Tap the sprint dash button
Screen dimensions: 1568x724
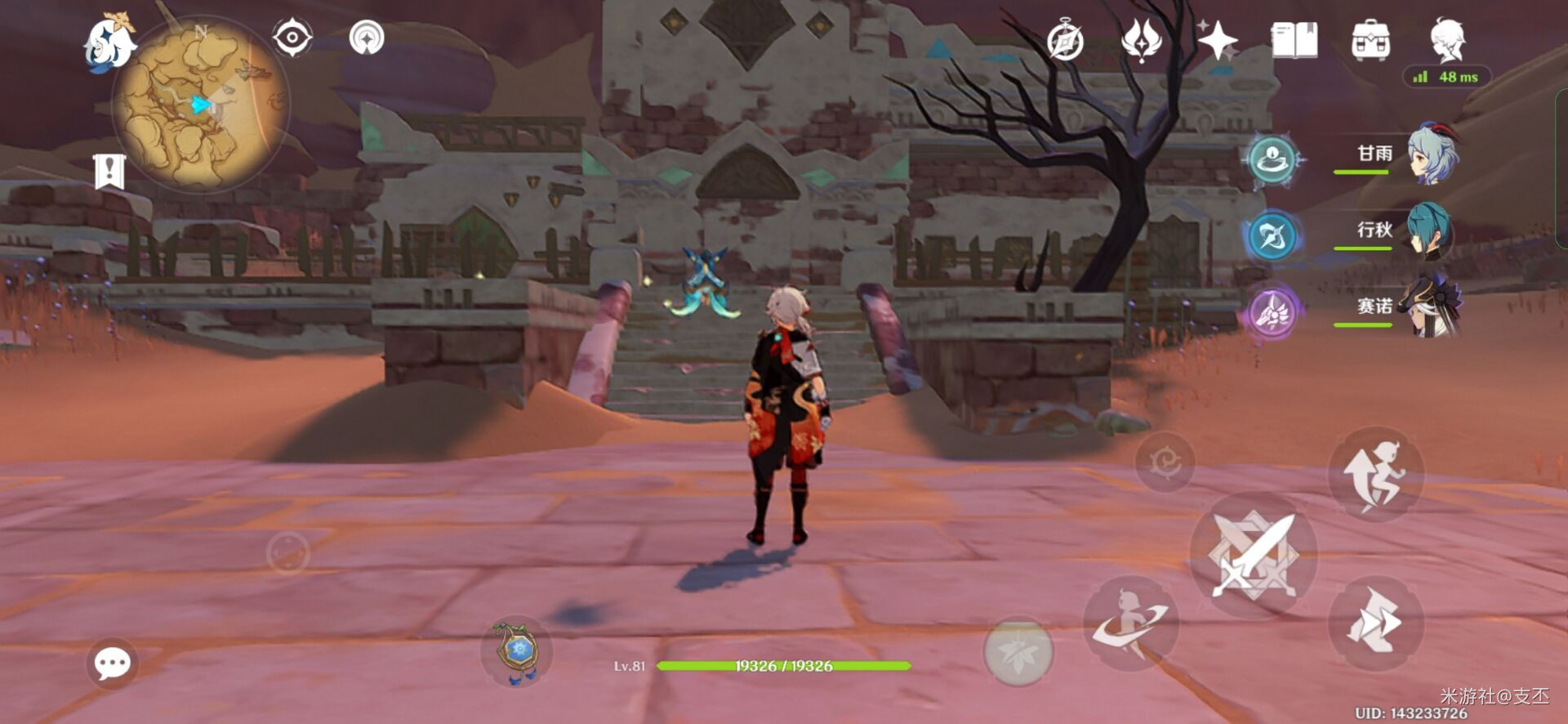(1376, 623)
